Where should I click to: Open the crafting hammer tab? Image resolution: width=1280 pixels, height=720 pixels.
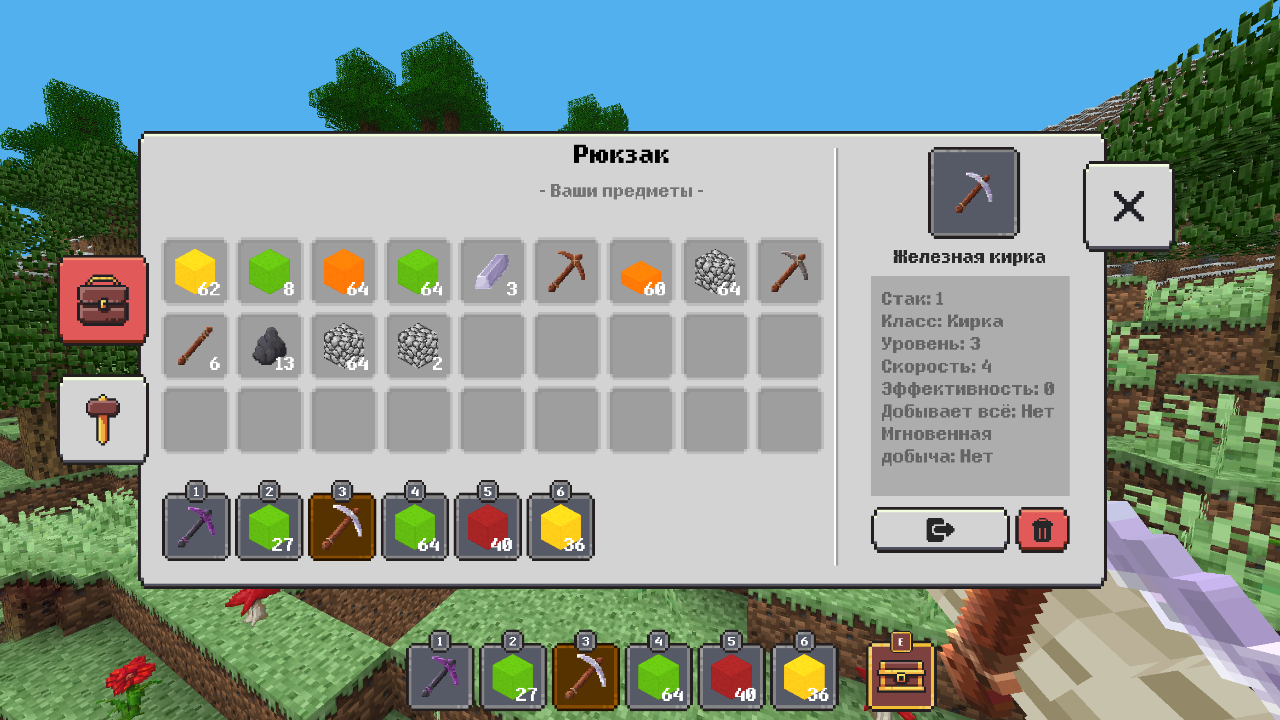point(103,419)
